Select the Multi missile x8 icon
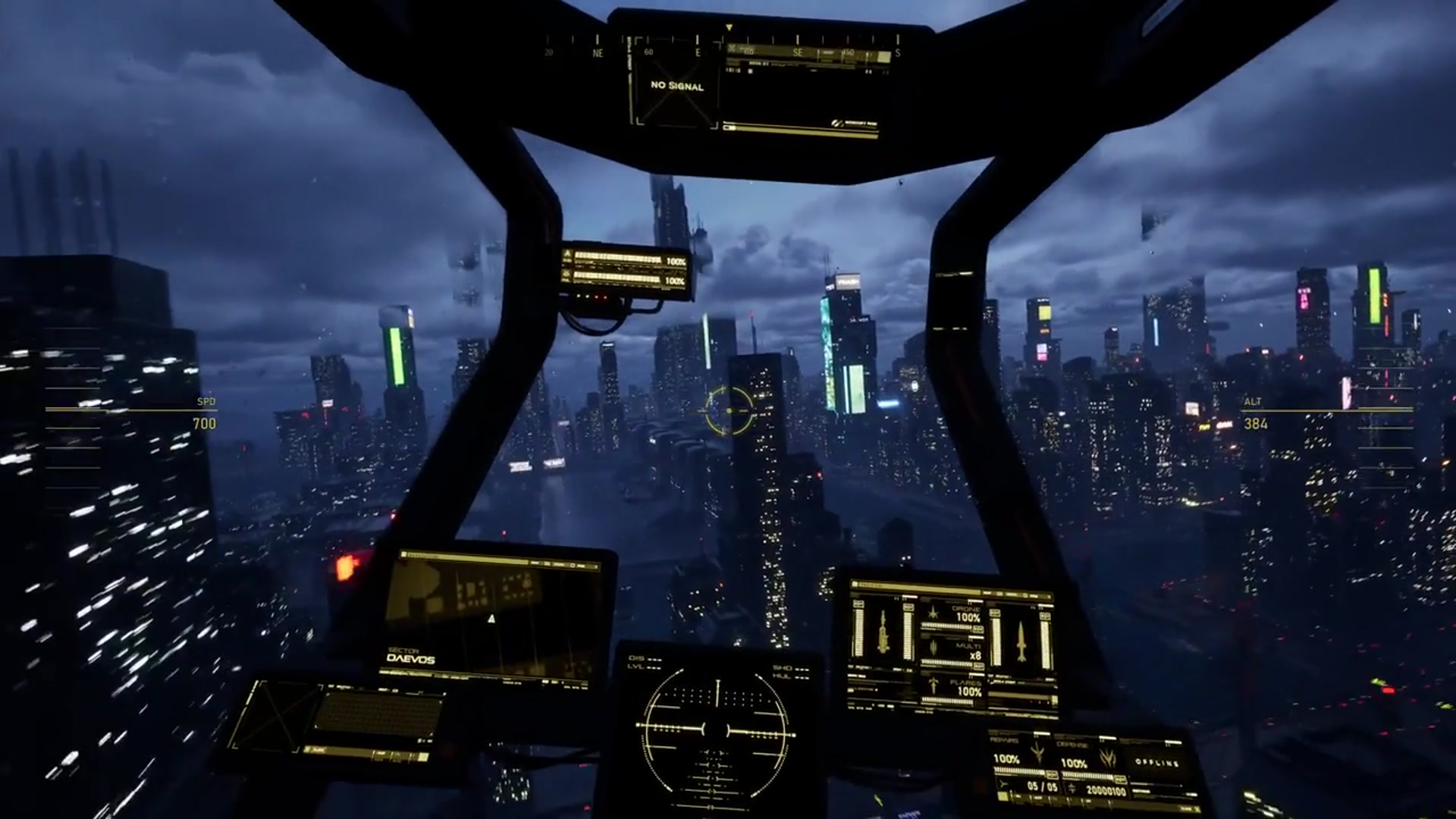Screen dimensions: 1456x819 pos(934,650)
